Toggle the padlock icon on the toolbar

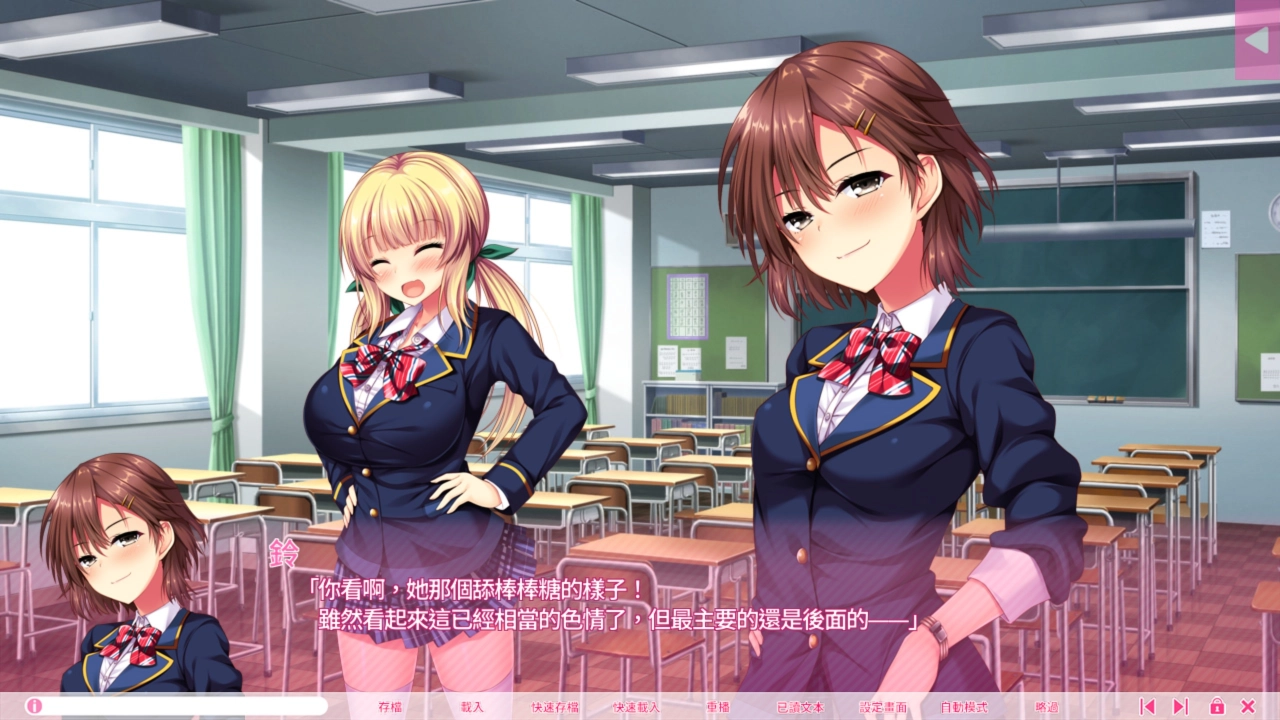coord(1217,706)
